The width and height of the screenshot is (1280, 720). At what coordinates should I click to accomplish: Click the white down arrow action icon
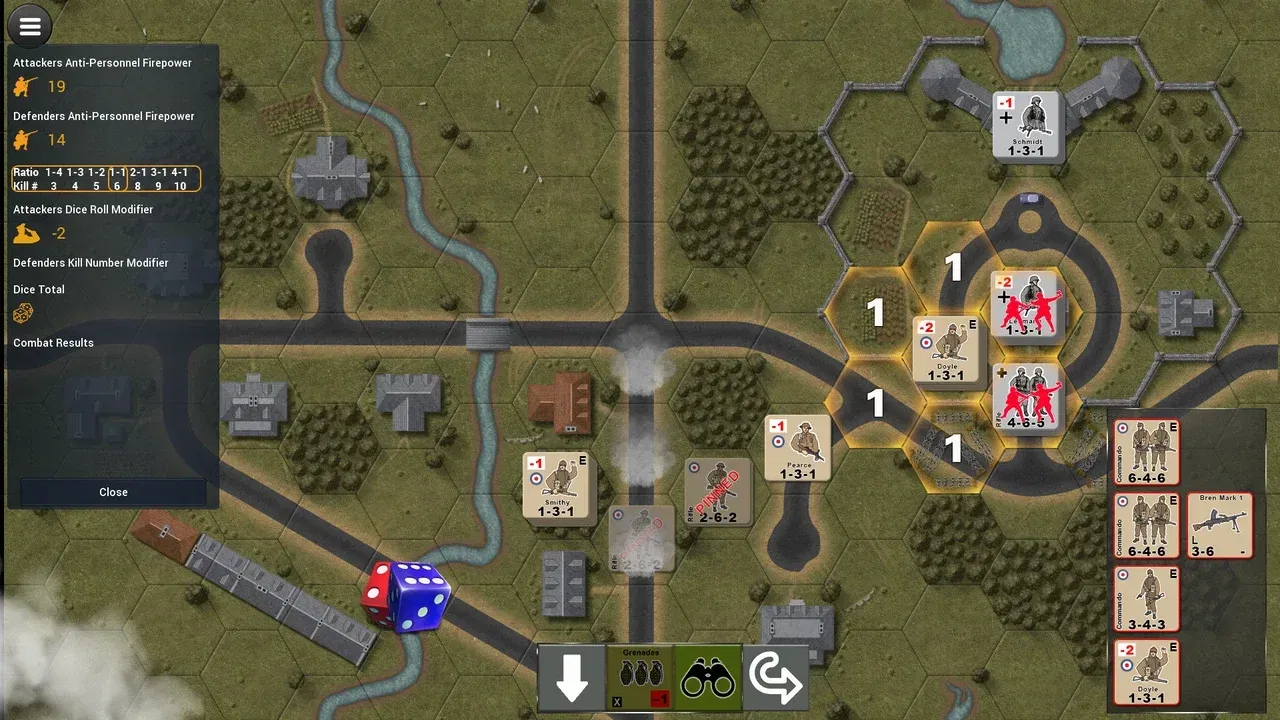point(572,678)
